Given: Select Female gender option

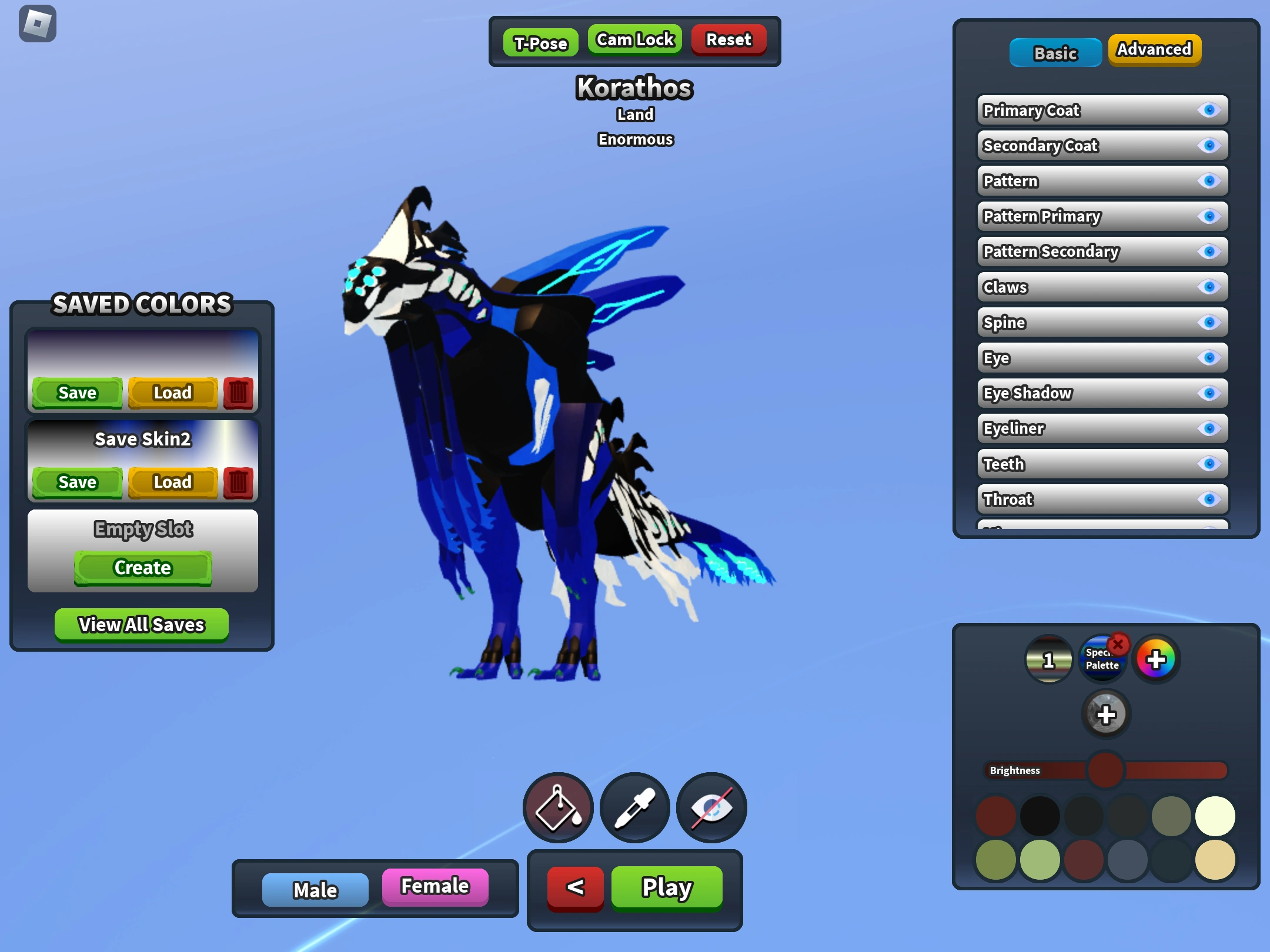Looking at the screenshot, I should pos(435,886).
